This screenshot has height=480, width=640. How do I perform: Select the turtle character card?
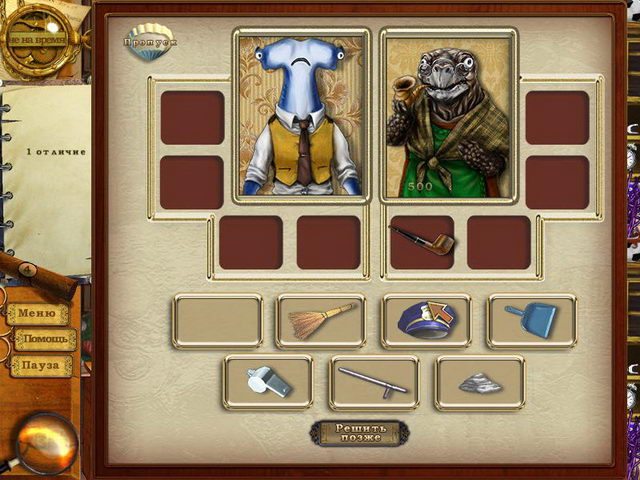[447, 114]
